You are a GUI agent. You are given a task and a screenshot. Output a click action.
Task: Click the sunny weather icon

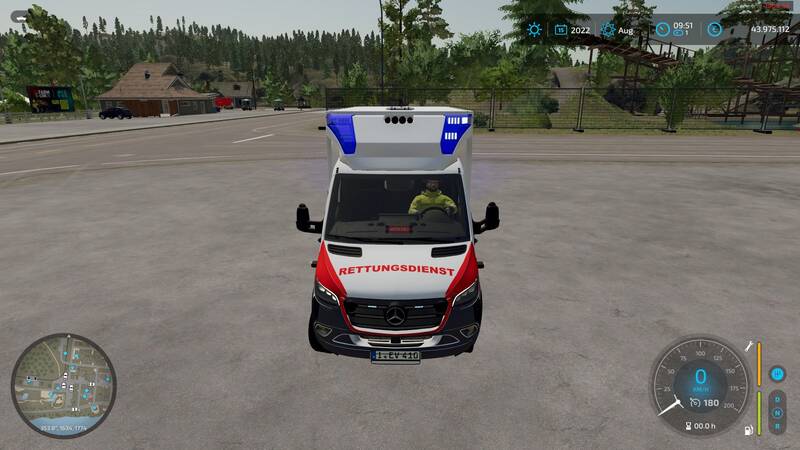(x=534, y=30)
